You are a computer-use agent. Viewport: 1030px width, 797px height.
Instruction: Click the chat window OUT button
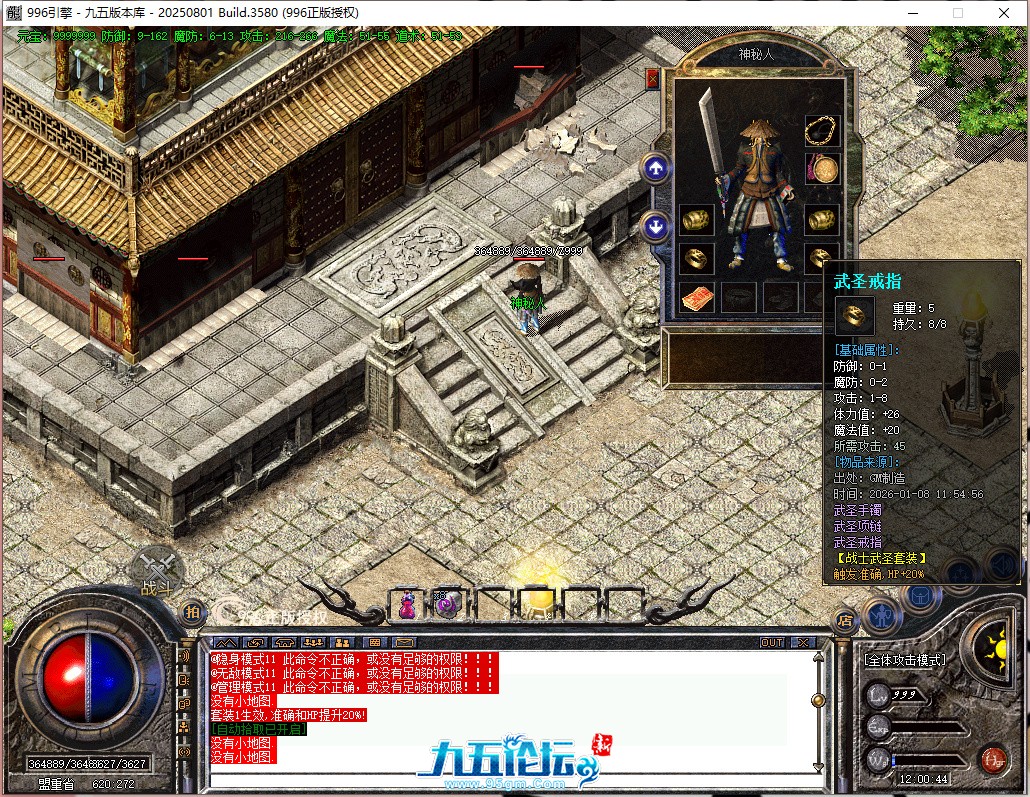pos(772,642)
